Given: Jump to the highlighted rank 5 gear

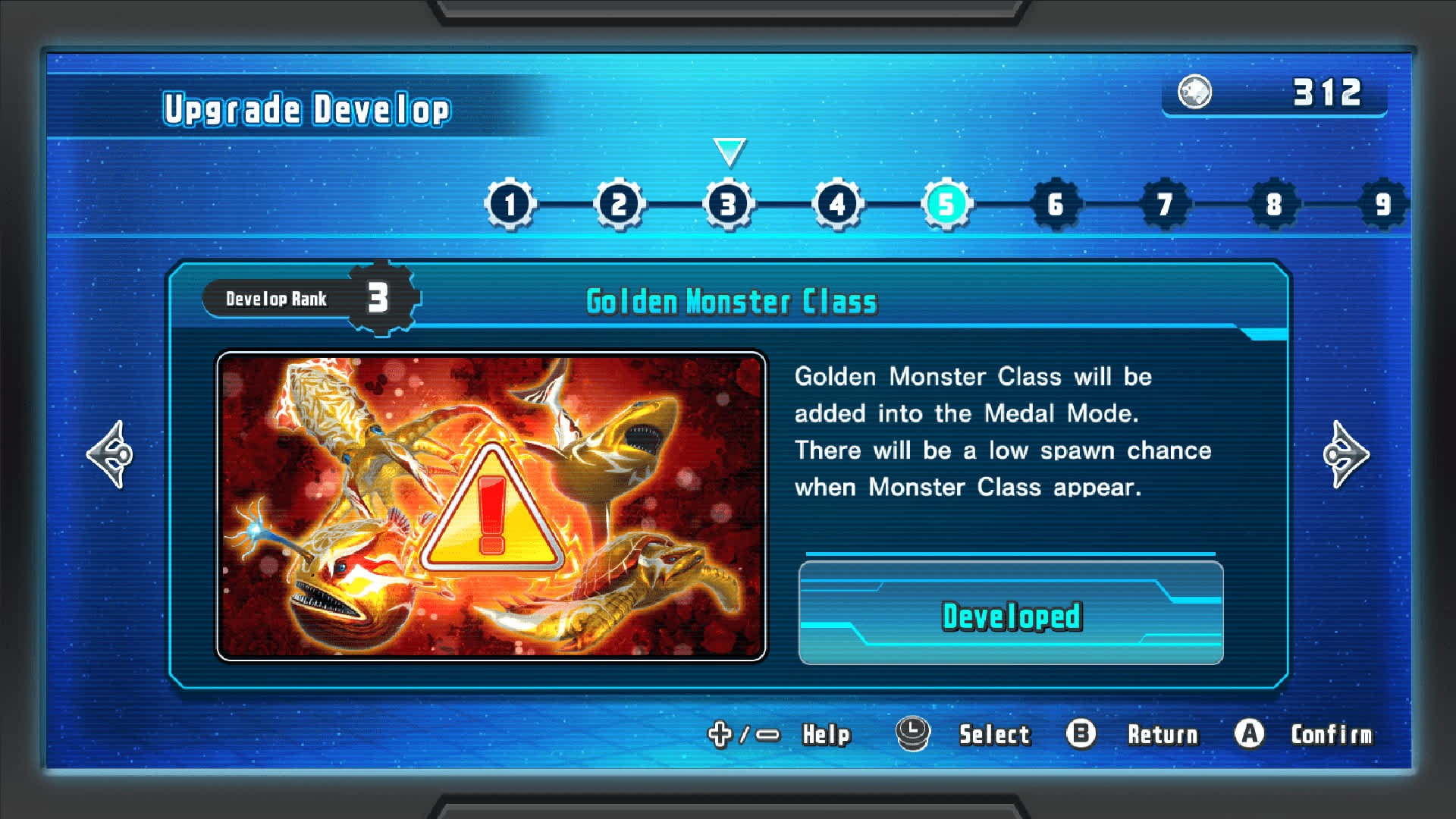Looking at the screenshot, I should click(x=946, y=204).
